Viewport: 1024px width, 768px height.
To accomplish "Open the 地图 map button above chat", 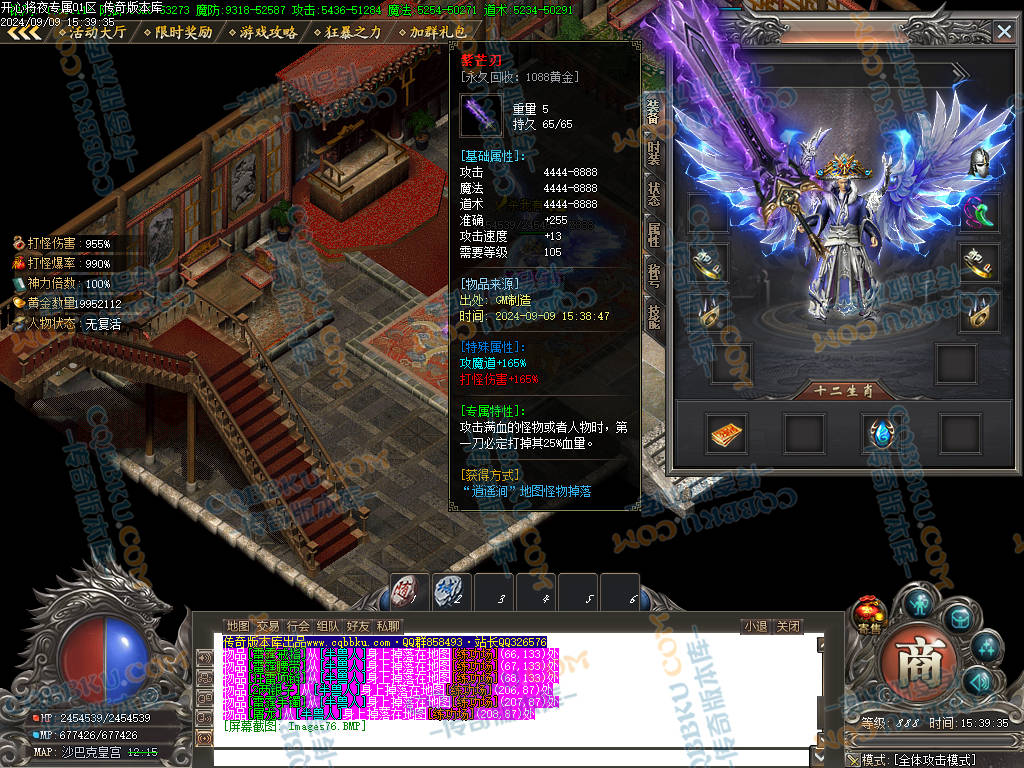I will [x=238, y=627].
